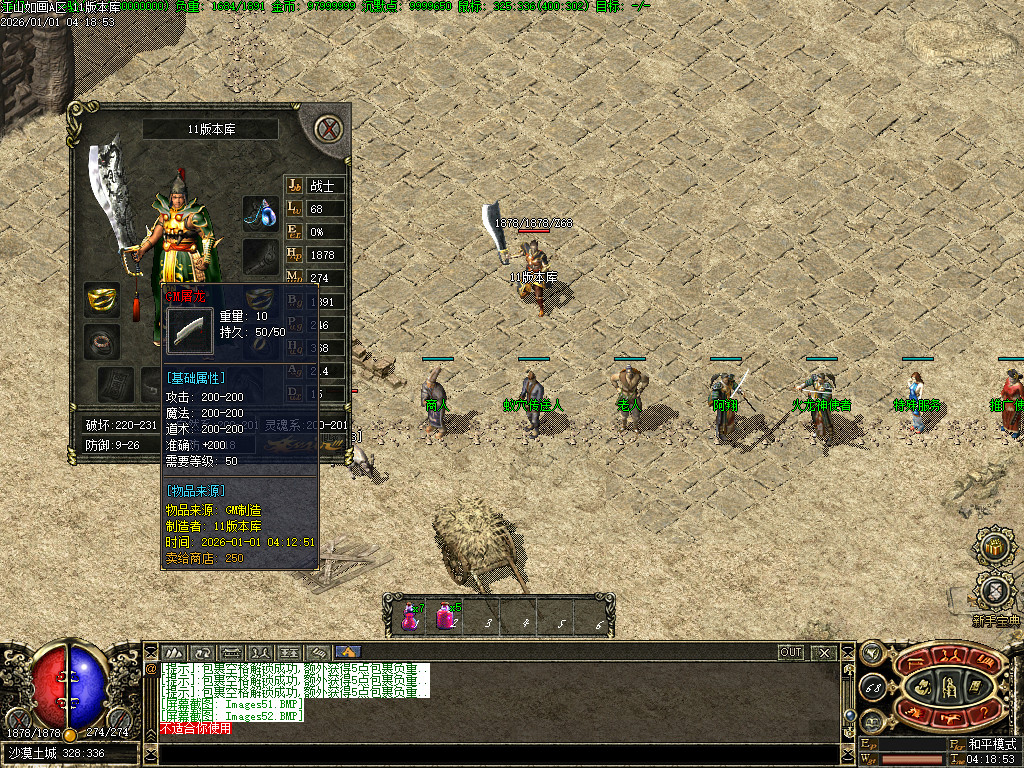Open the 新手宝典 beginner guide
The width and height of the screenshot is (1024, 768).
[994, 592]
